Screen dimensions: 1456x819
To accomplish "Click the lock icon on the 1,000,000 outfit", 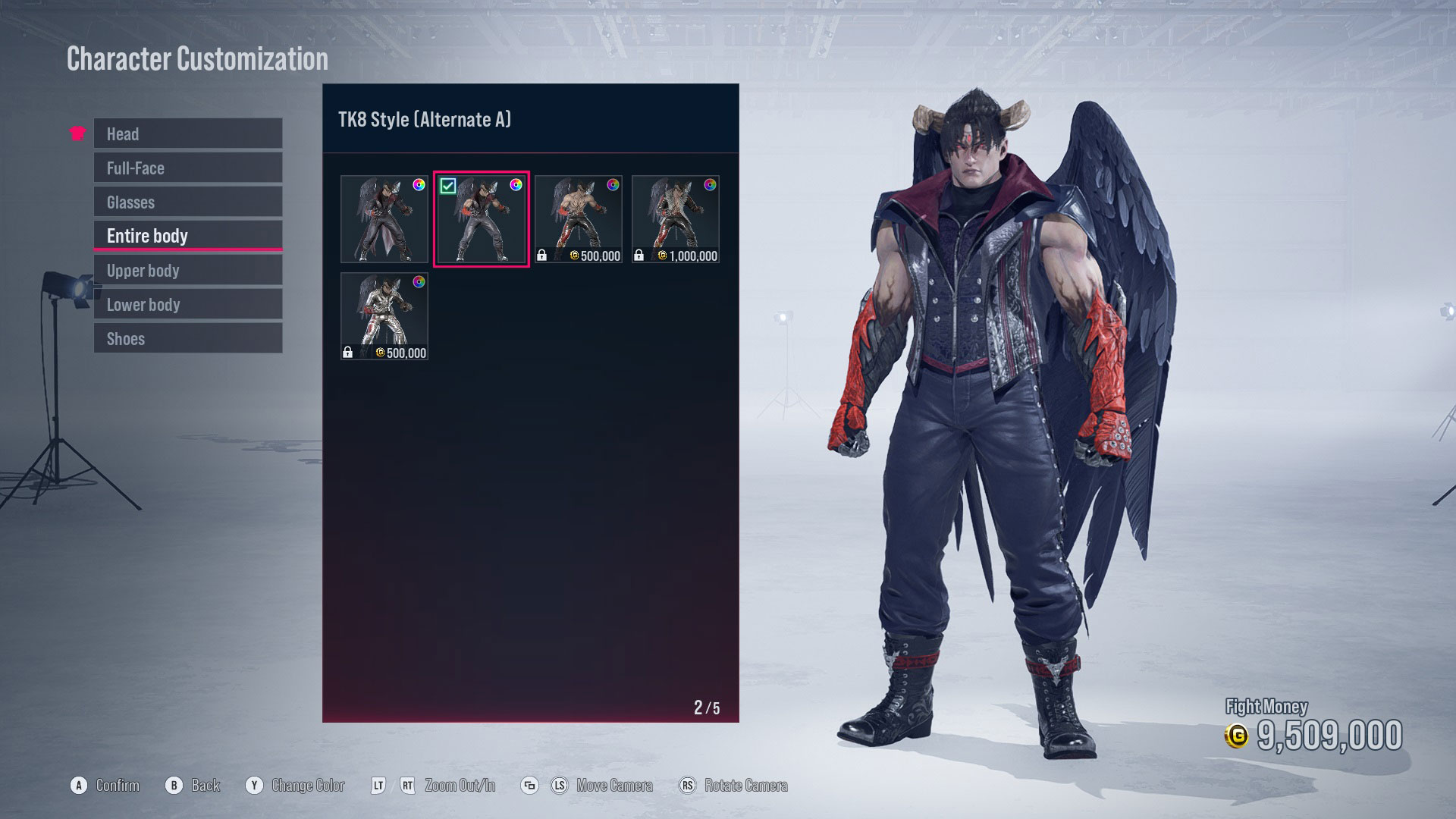I will pyautogui.click(x=639, y=255).
